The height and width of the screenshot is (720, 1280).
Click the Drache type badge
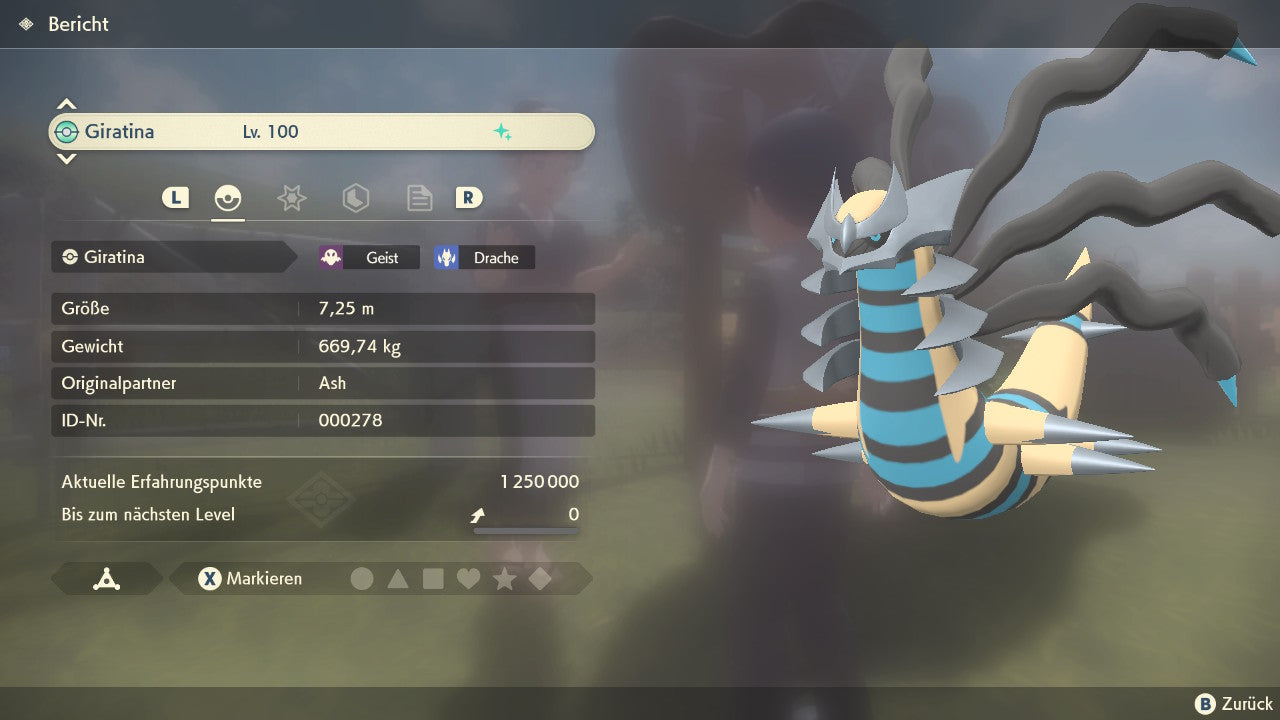(484, 257)
